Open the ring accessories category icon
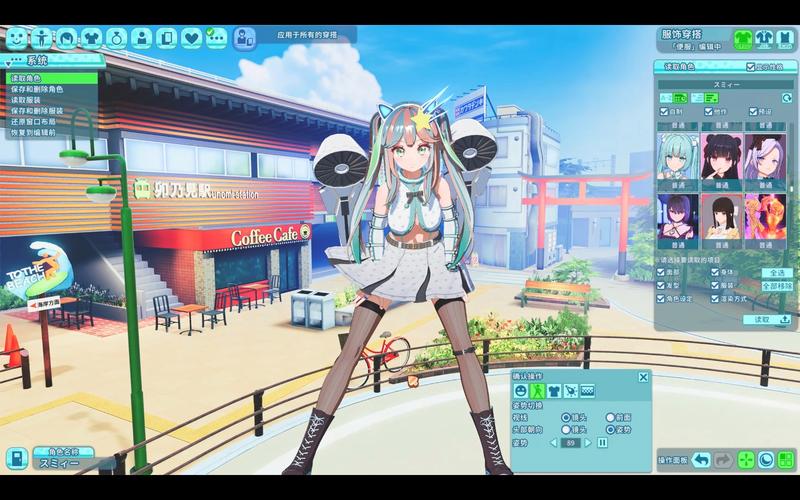Image resolution: width=800 pixels, height=500 pixels. click(116, 38)
